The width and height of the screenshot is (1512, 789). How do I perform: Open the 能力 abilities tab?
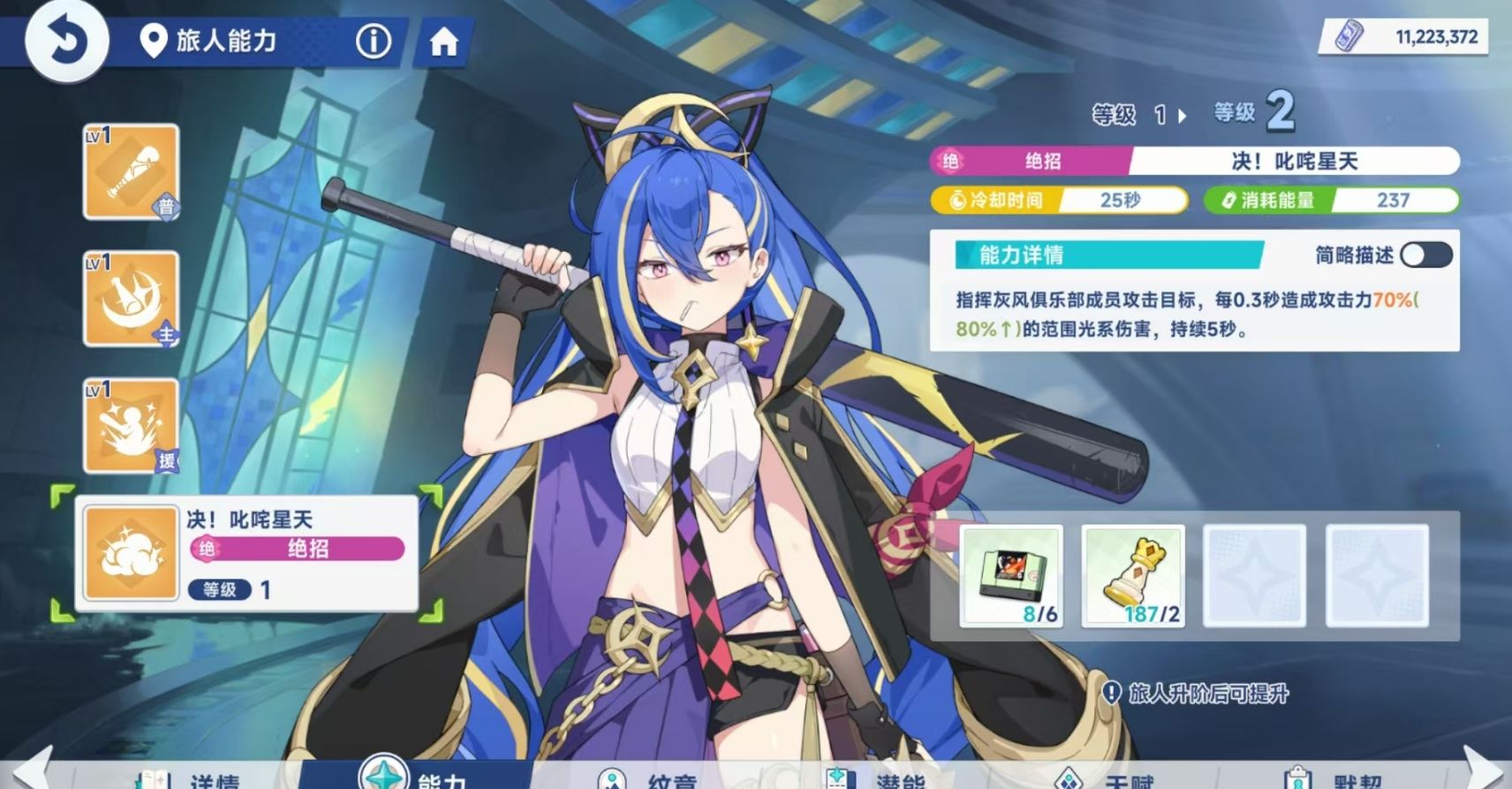[415, 776]
